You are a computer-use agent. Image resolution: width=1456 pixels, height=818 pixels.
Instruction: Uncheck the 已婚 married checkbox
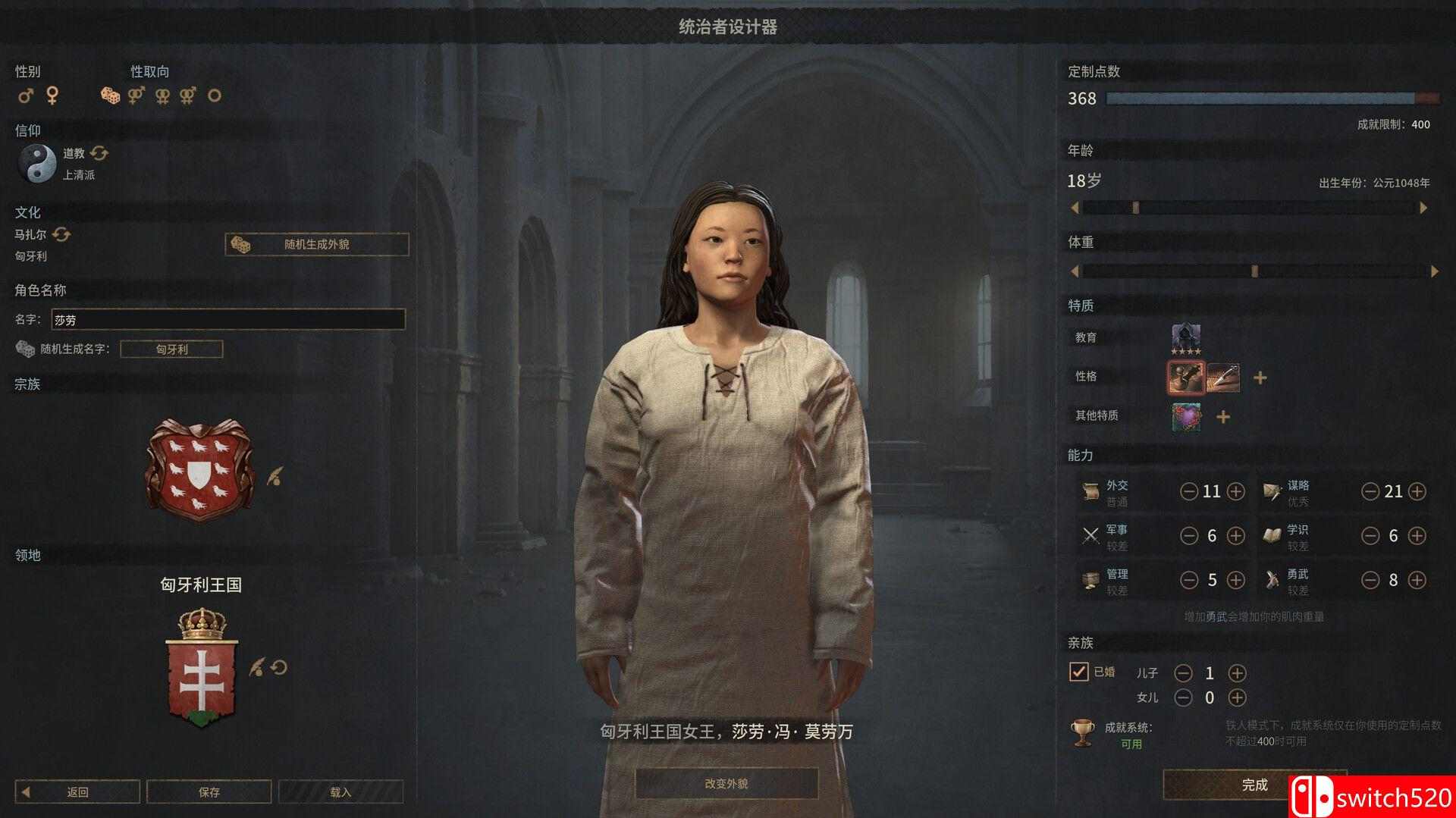1080,672
